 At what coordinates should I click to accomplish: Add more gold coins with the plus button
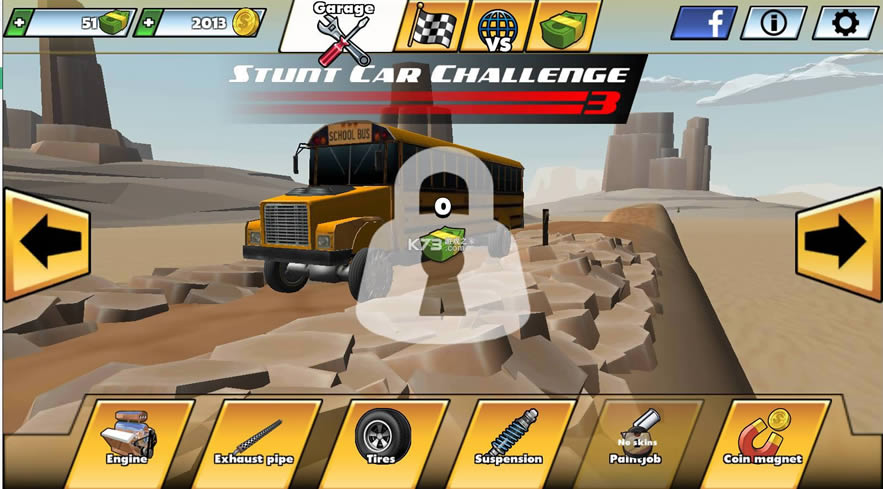148,22
